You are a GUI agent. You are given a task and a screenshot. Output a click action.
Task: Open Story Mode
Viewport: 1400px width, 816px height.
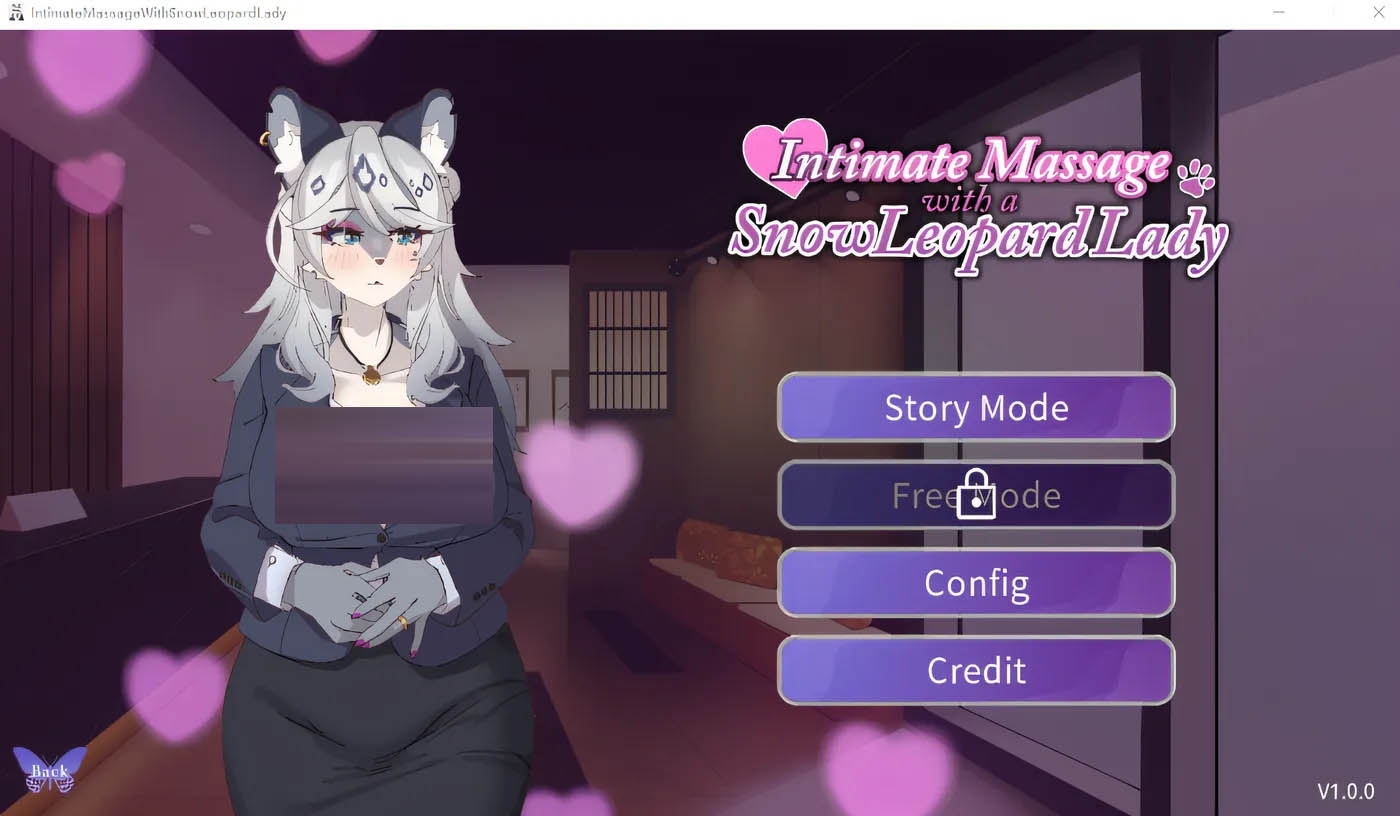tap(975, 407)
